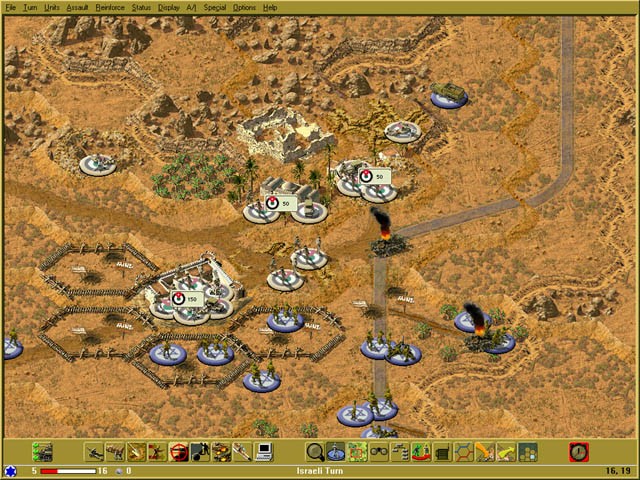Open the Special menu
This screenshot has width=640, height=480.
coord(214,7)
